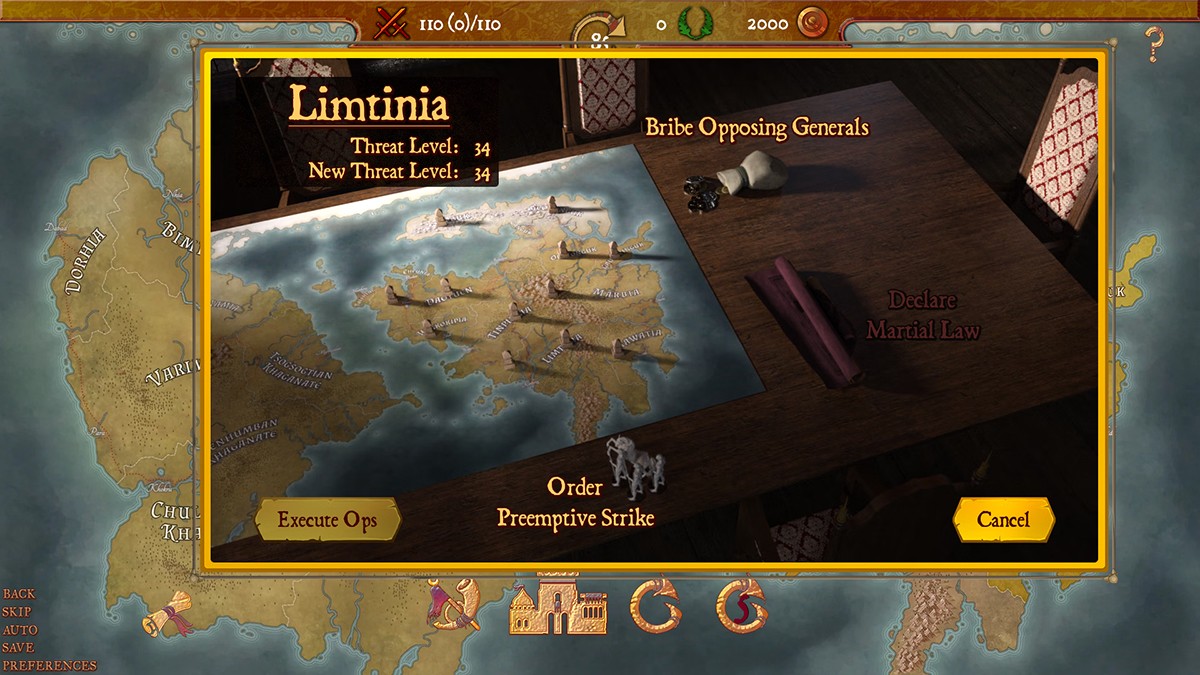This screenshot has height=675, width=1200.
Task: Click the crossed swords army icon
Action: (391, 22)
